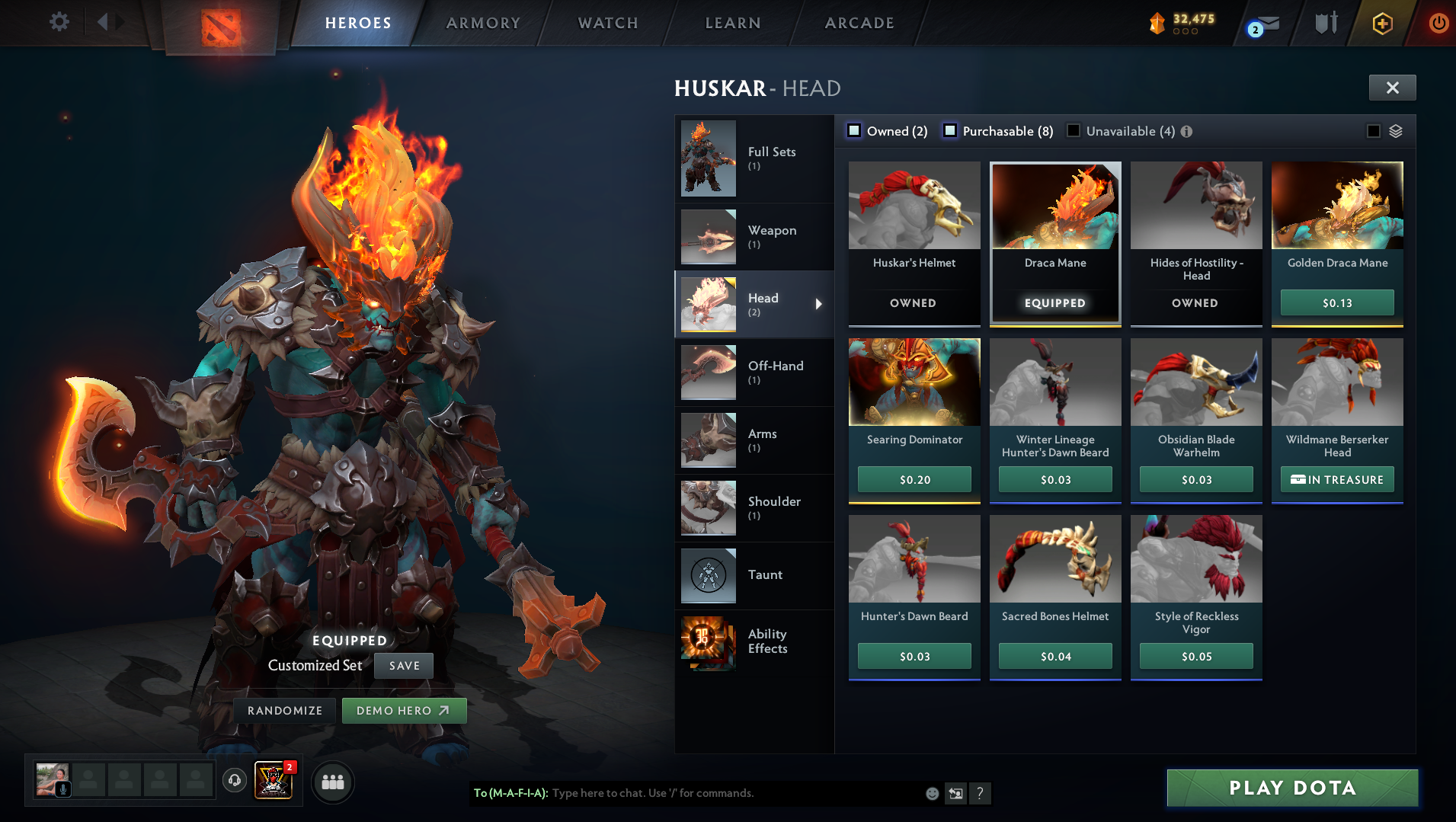Toggle the Purchasable filter checkbox
Screen dimensions: 1456x822
(950, 131)
